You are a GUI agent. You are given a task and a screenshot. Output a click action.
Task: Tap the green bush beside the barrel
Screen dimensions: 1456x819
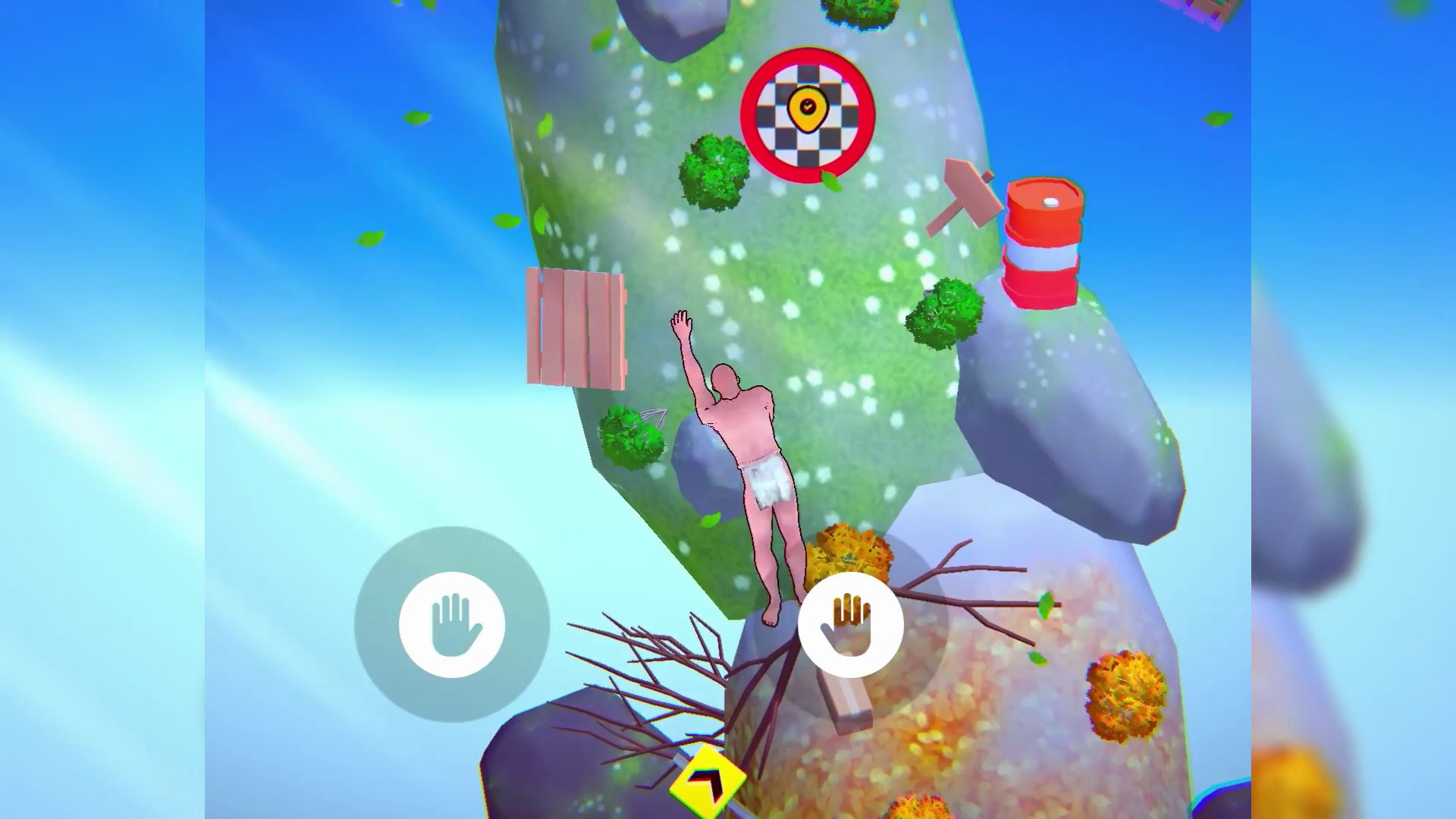pyautogui.click(x=943, y=315)
